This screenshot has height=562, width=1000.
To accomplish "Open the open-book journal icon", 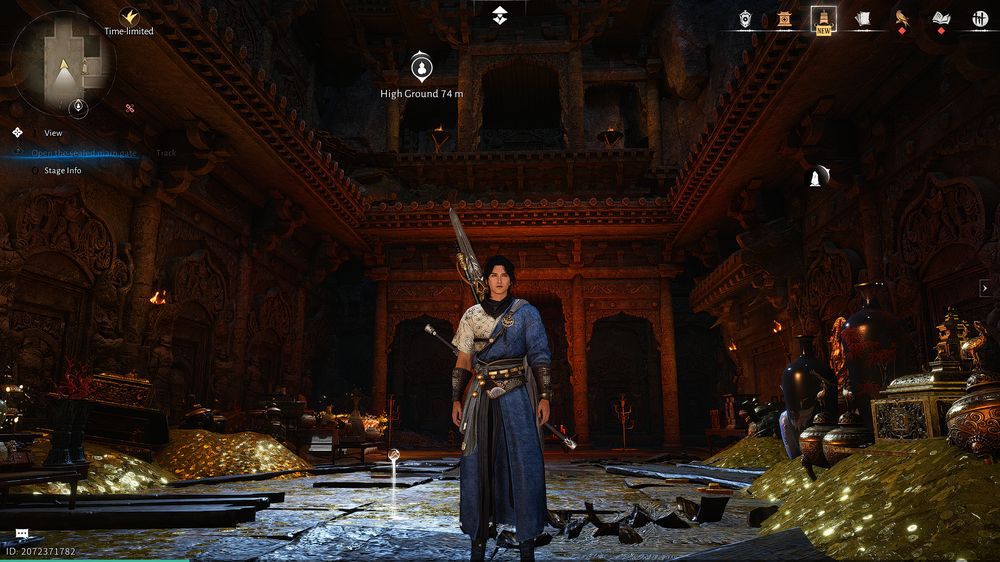I will pos(940,18).
